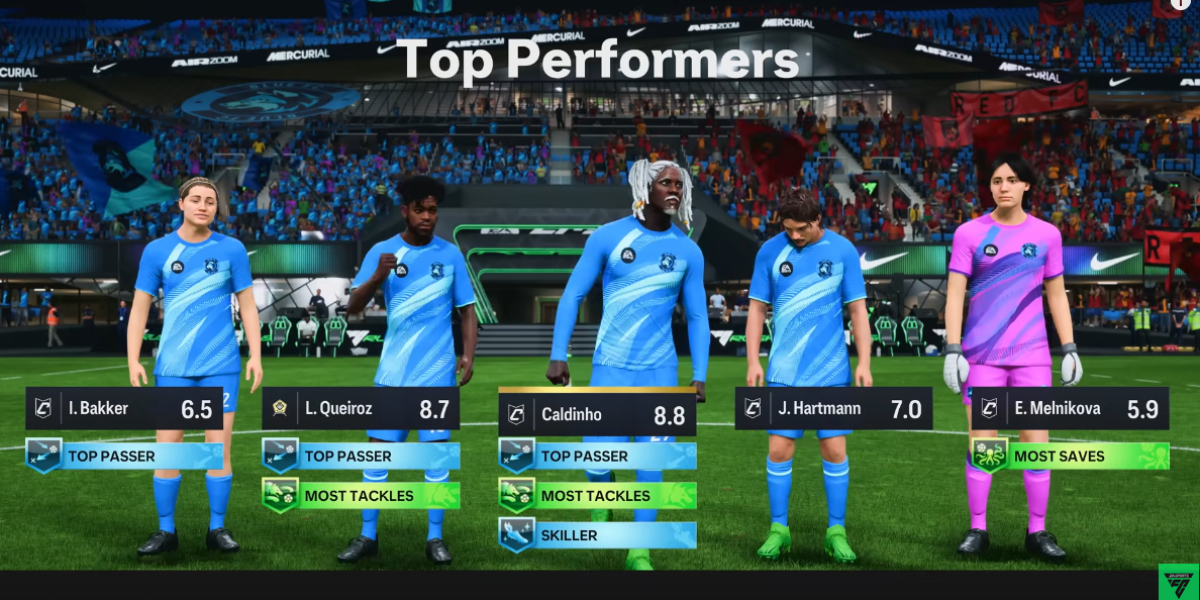Click Melnikova's Most Saves badge

[x=1069, y=456]
